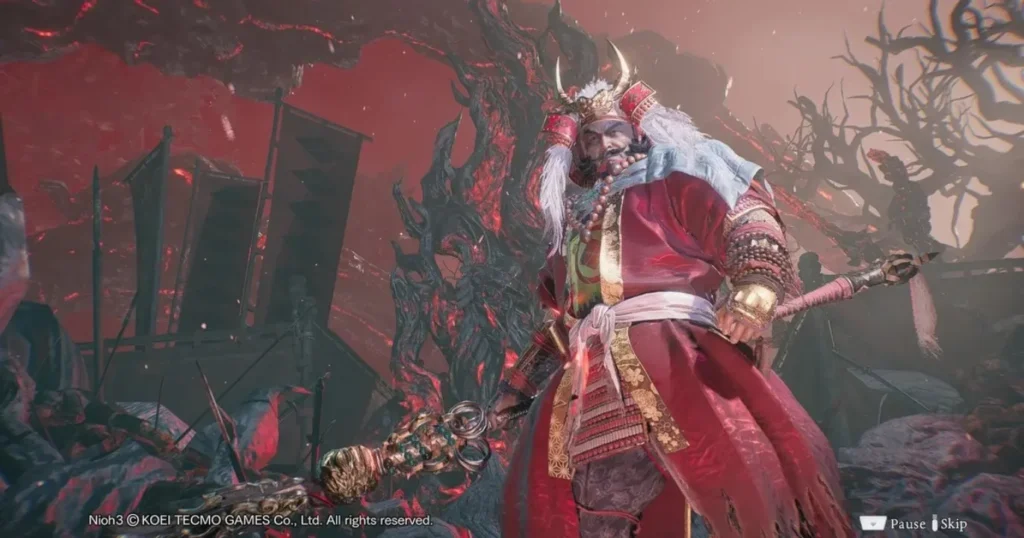
Task: Pause the cutscene via the Pause label
Action: [907, 523]
